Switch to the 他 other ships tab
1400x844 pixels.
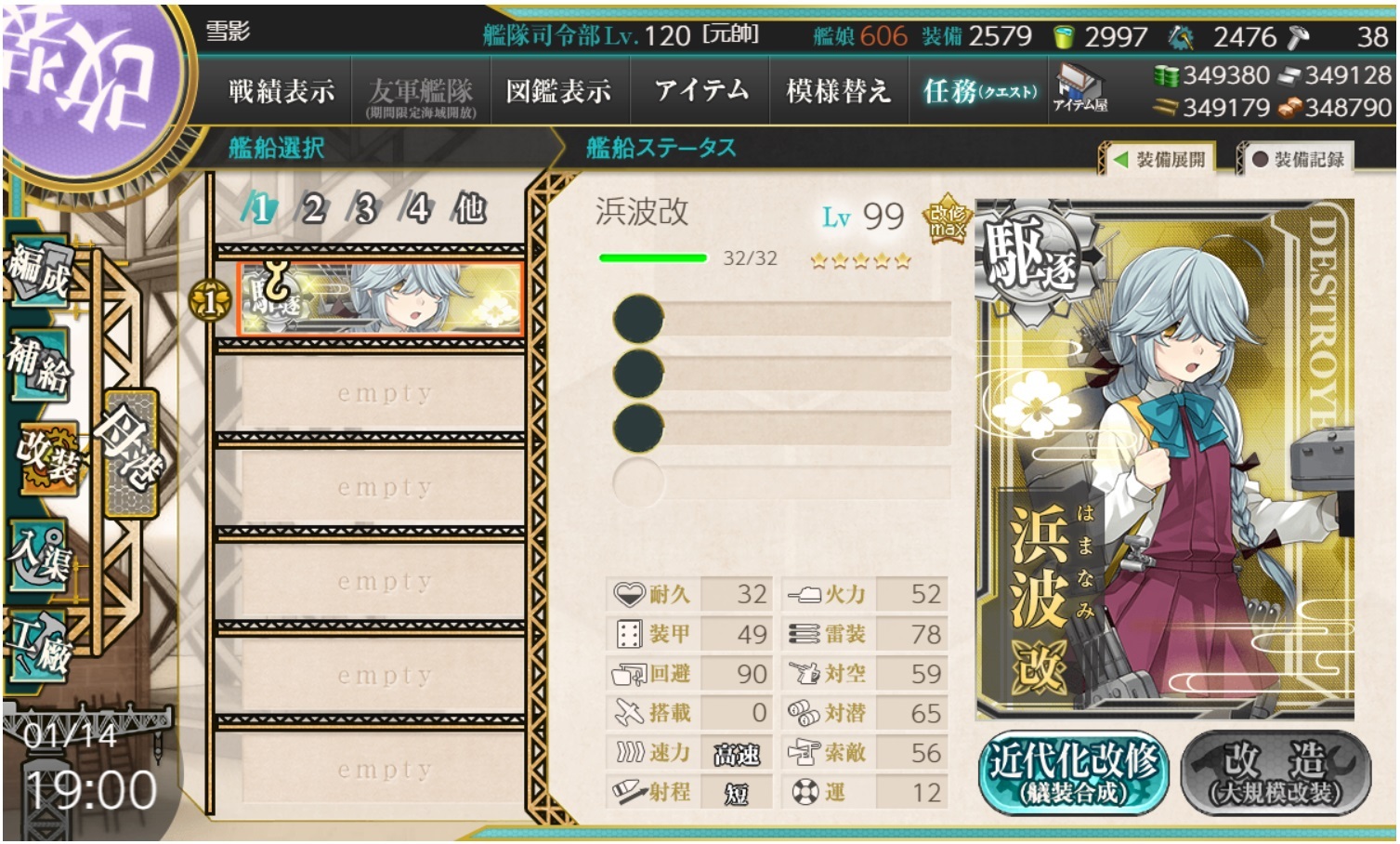click(470, 209)
